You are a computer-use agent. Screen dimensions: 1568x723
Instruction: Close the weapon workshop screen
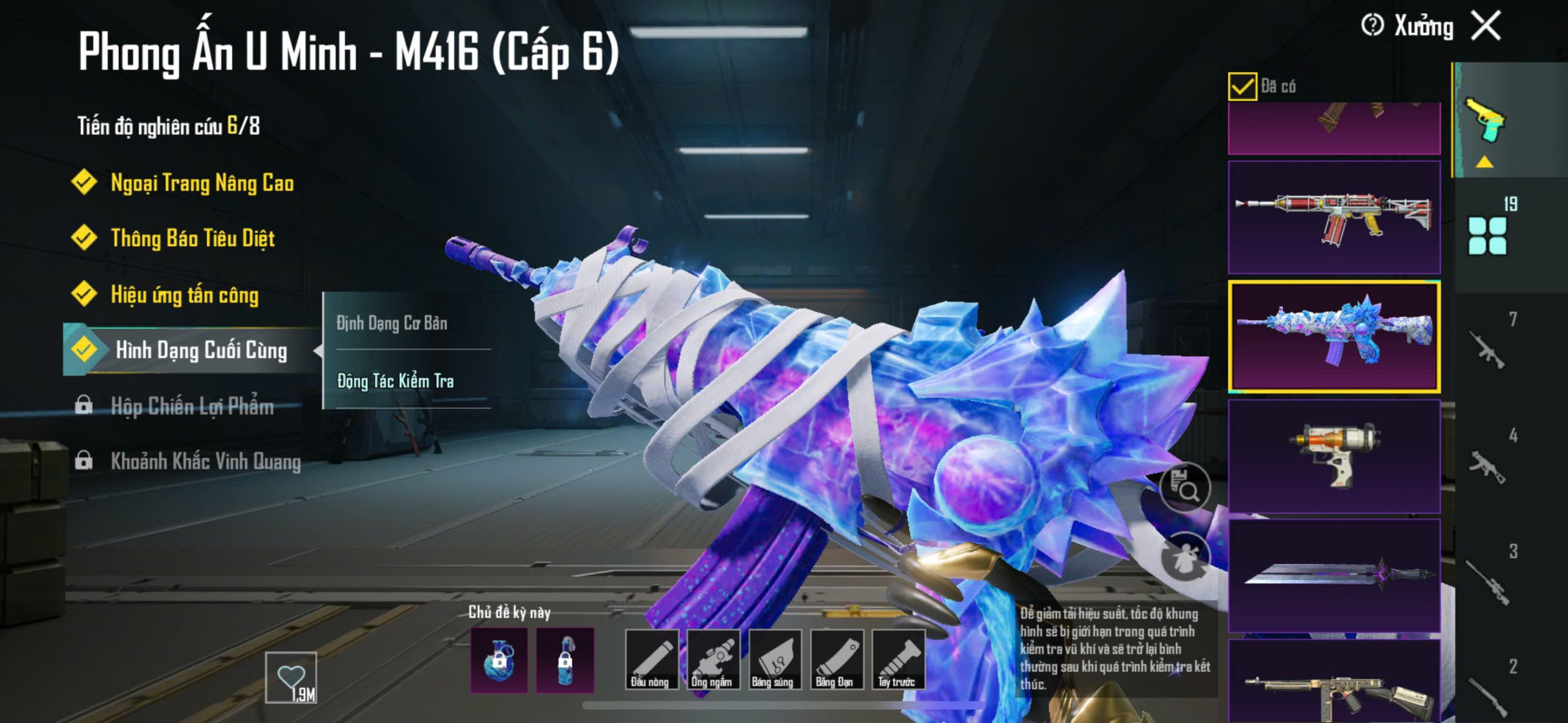(1487, 26)
